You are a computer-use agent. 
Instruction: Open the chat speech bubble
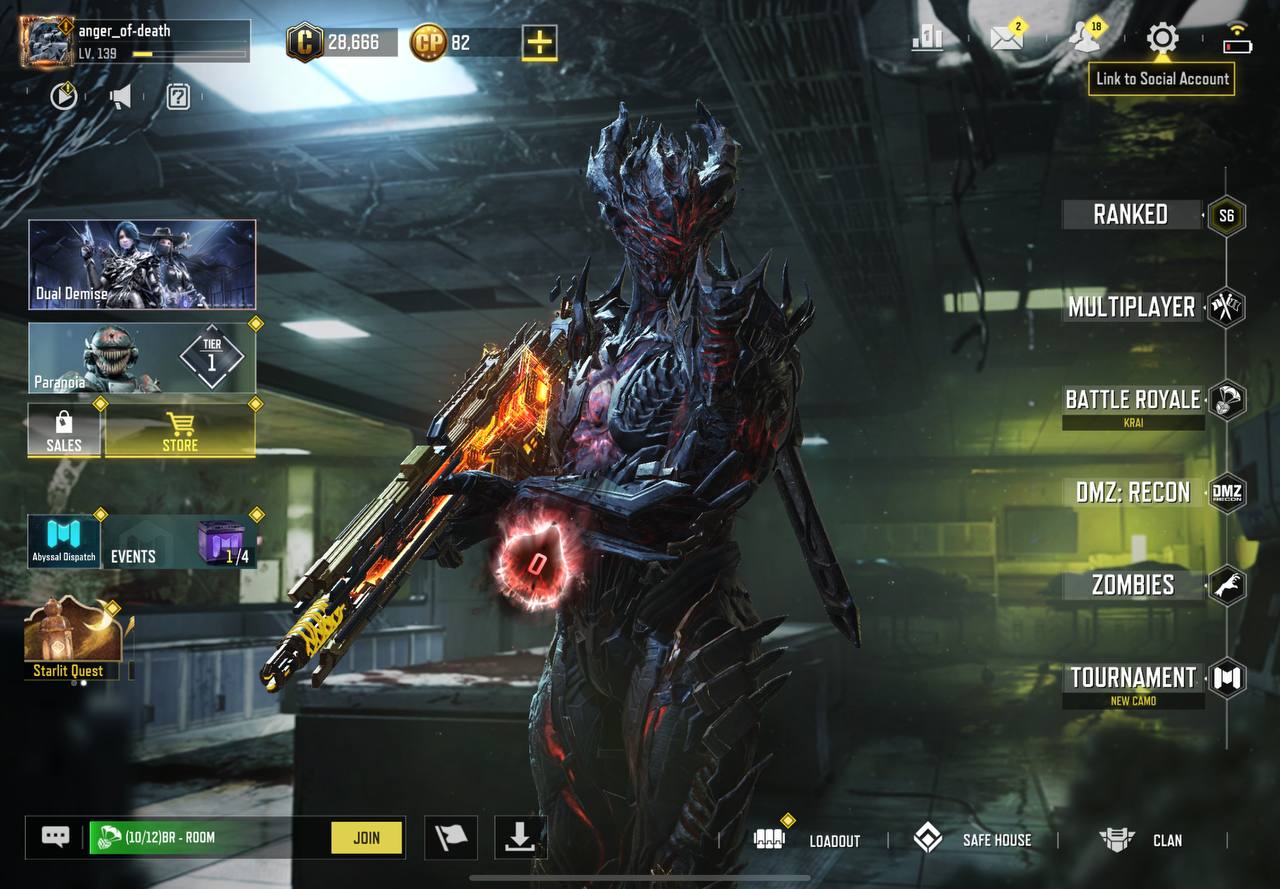pyautogui.click(x=55, y=838)
